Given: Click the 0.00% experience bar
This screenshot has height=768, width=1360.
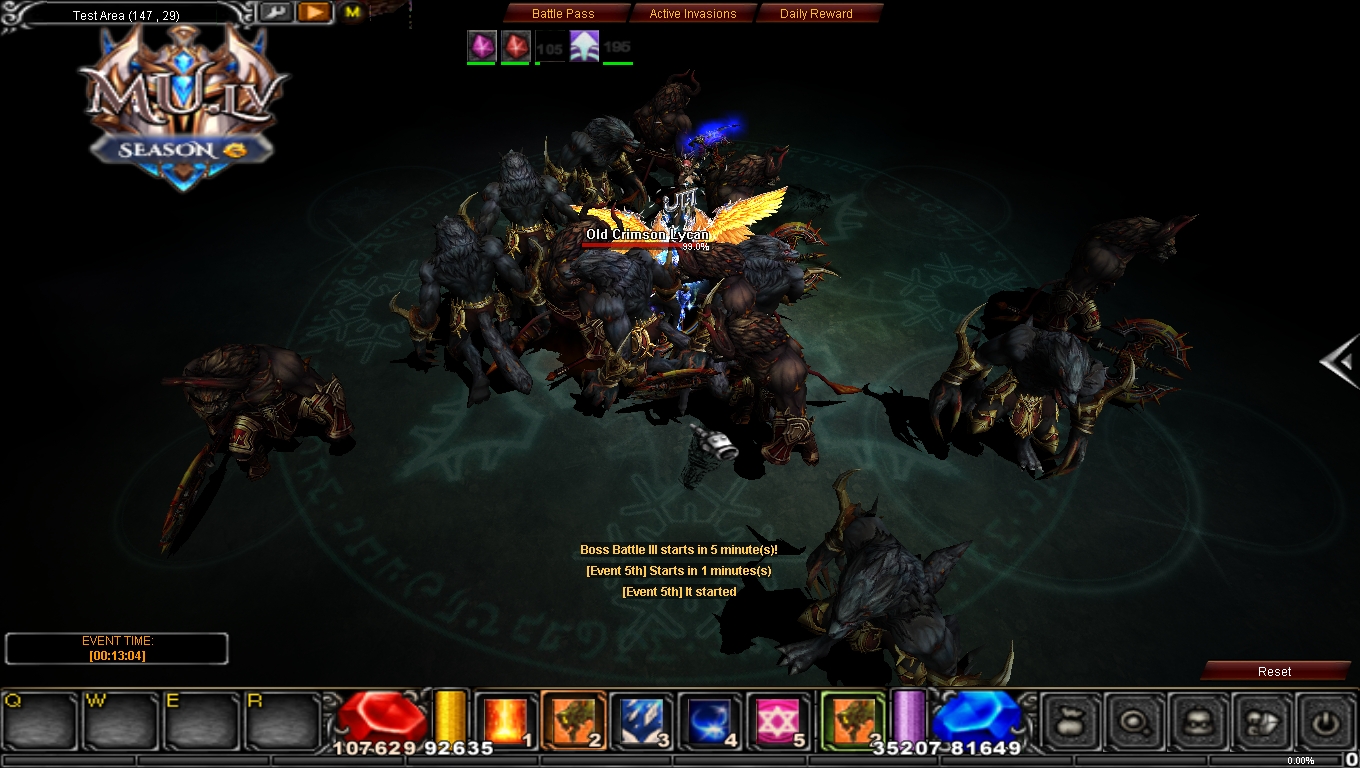Looking at the screenshot, I should [1300, 760].
